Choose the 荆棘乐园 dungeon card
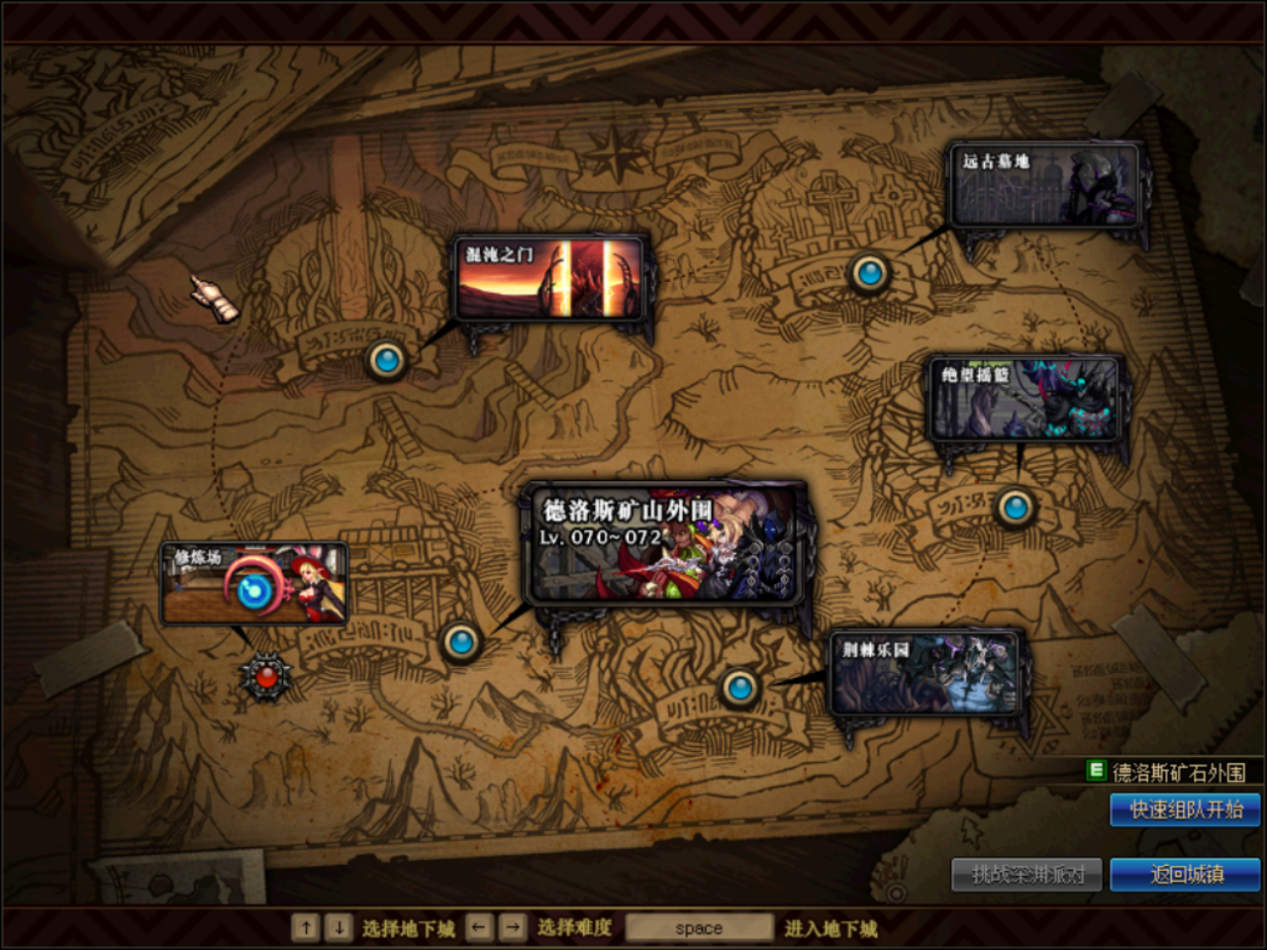 click(925, 672)
